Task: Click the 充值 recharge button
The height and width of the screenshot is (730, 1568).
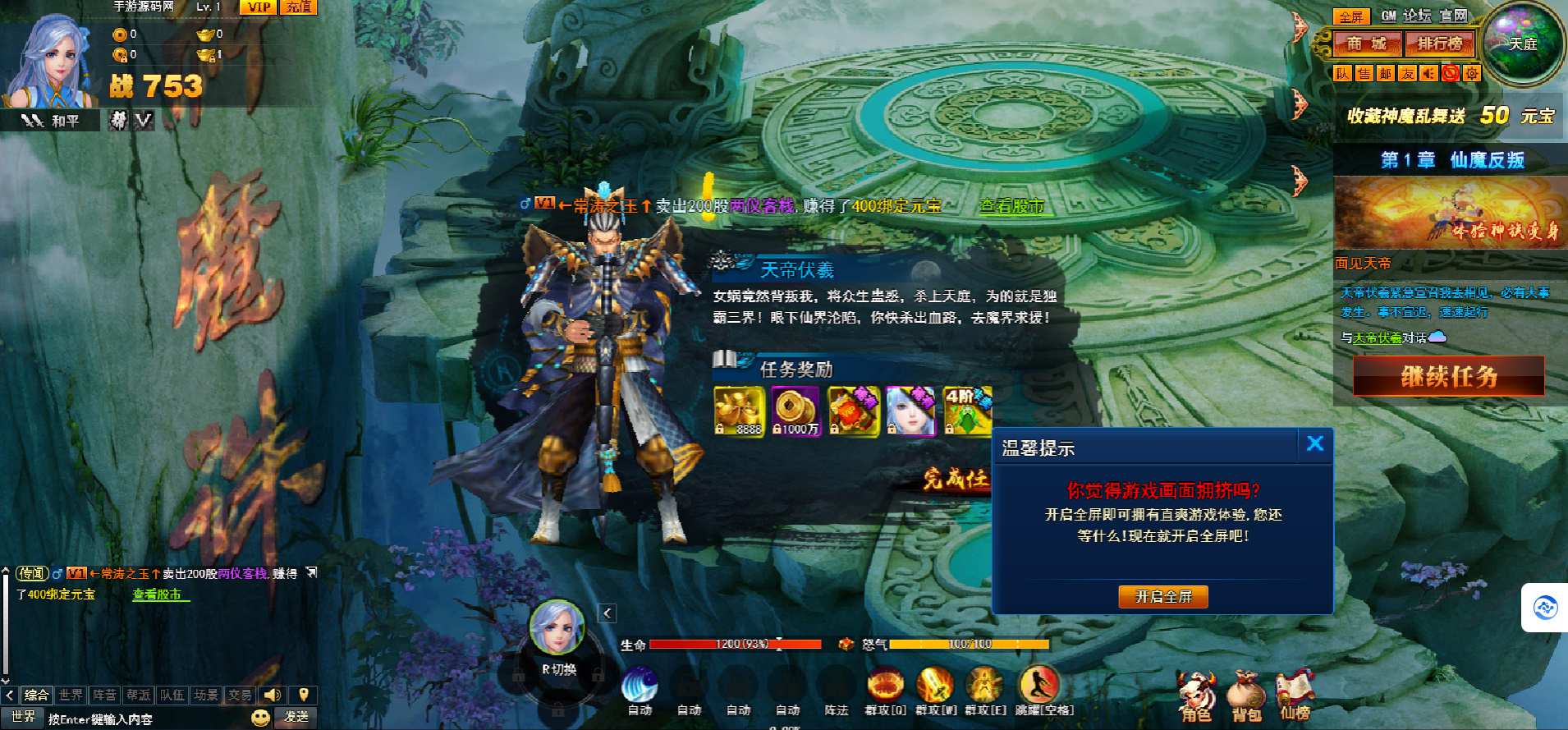Action: tap(299, 7)
